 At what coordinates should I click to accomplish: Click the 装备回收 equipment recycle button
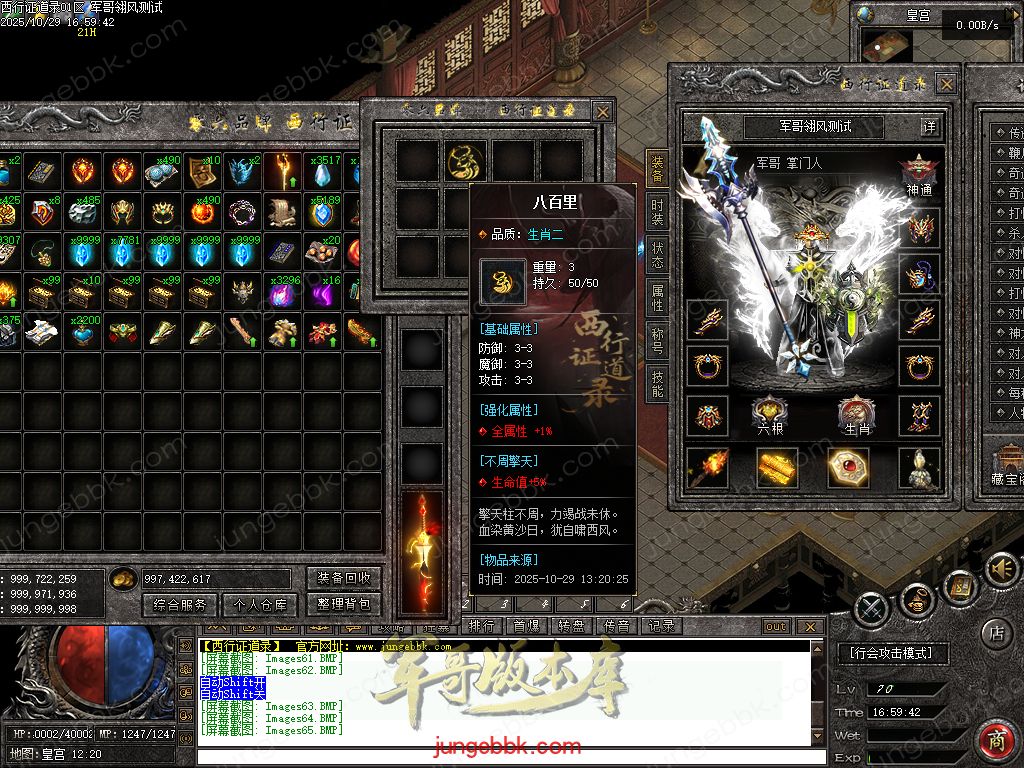point(344,578)
